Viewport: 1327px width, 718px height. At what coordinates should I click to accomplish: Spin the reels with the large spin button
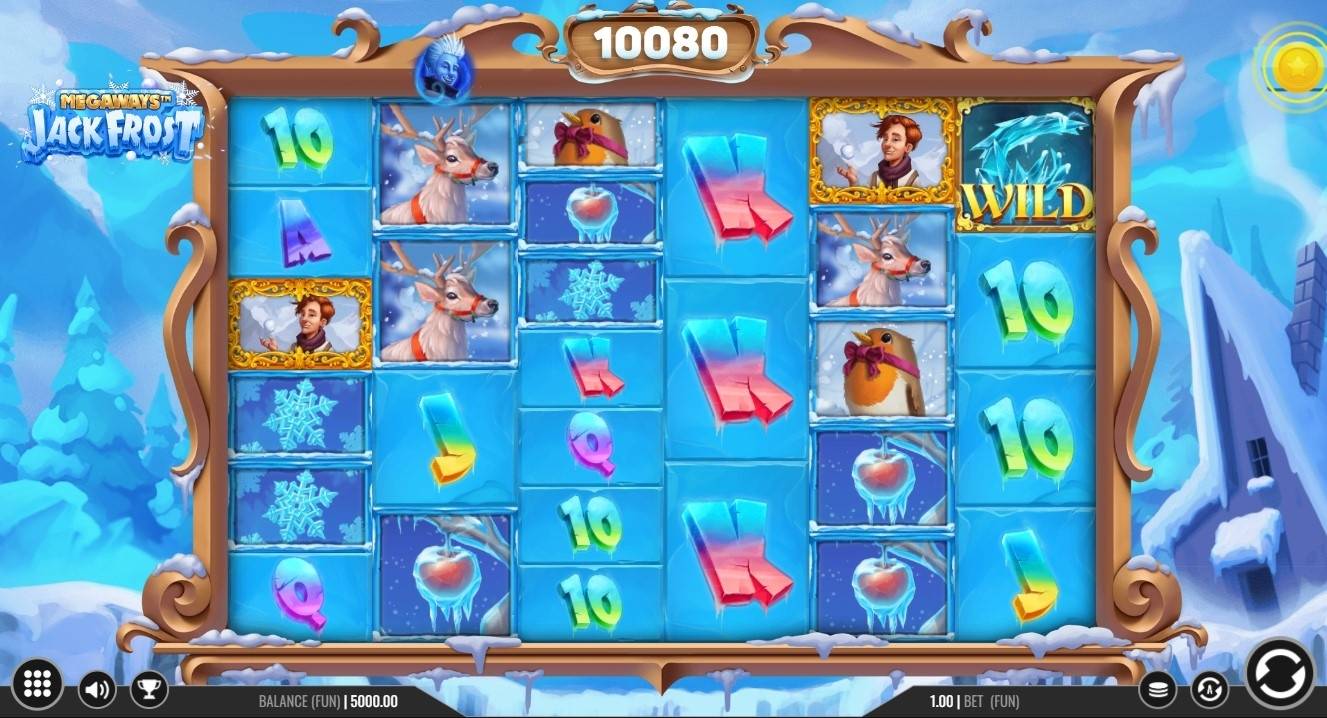(1280, 672)
